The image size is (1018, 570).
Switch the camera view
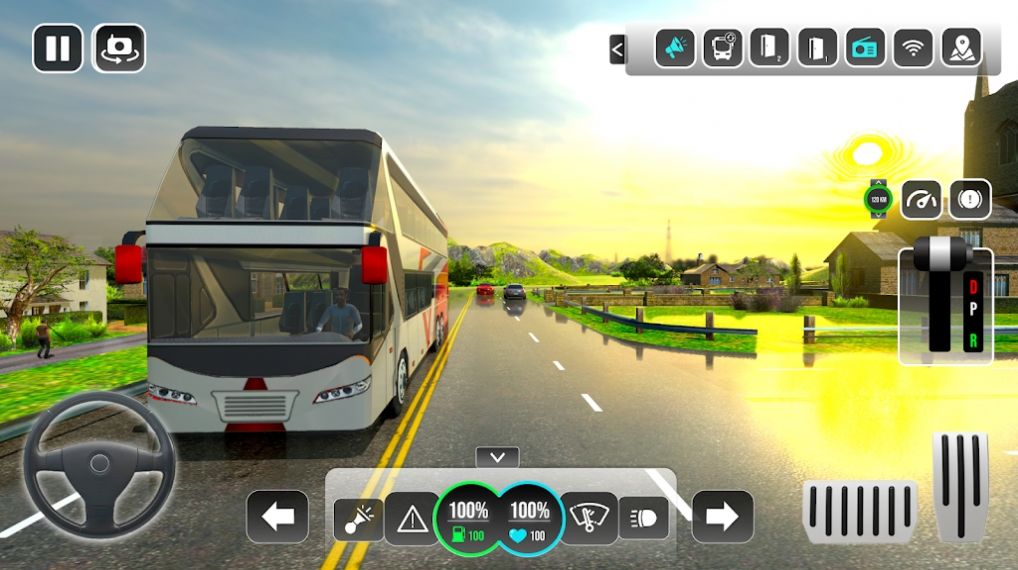[x=120, y=48]
